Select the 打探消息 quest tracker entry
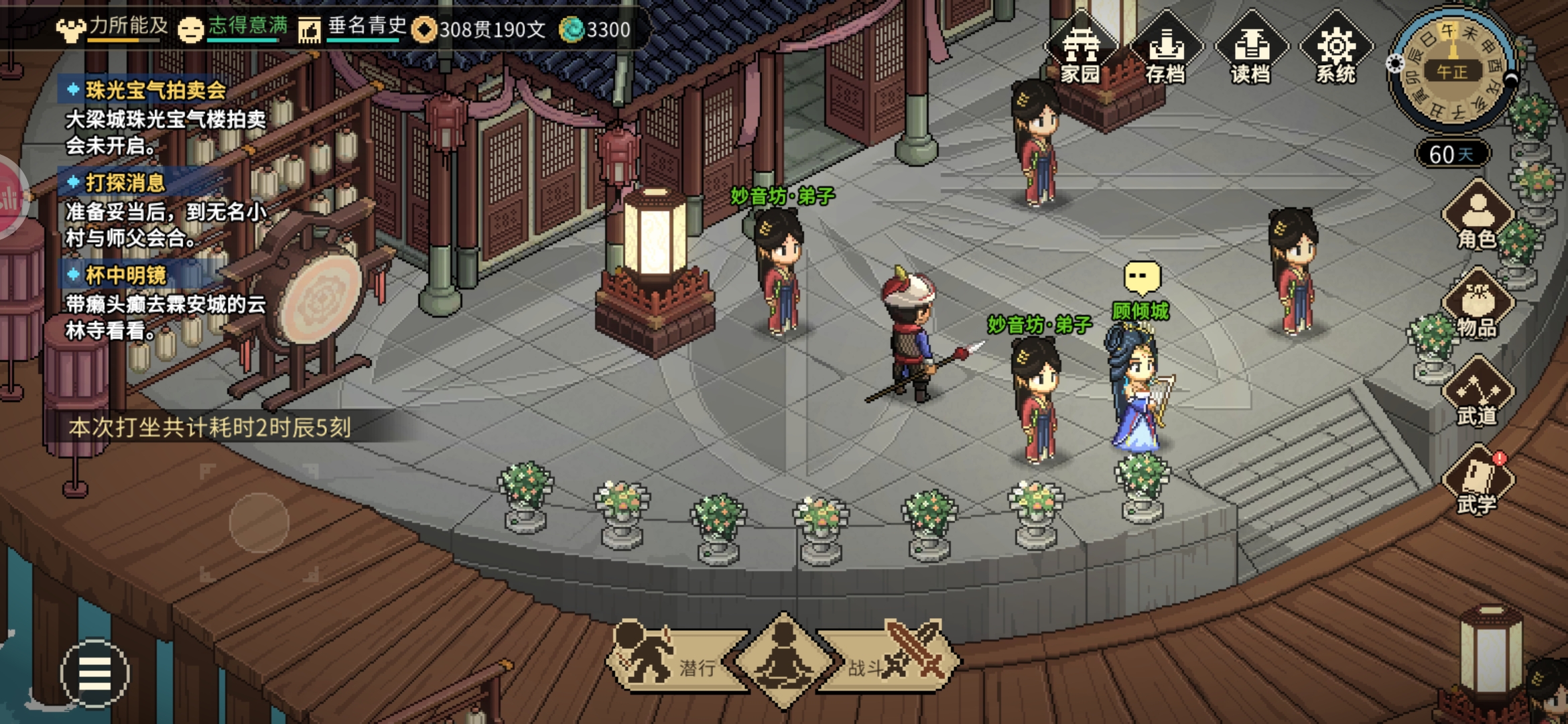This screenshot has height=724, width=1568. point(125,182)
